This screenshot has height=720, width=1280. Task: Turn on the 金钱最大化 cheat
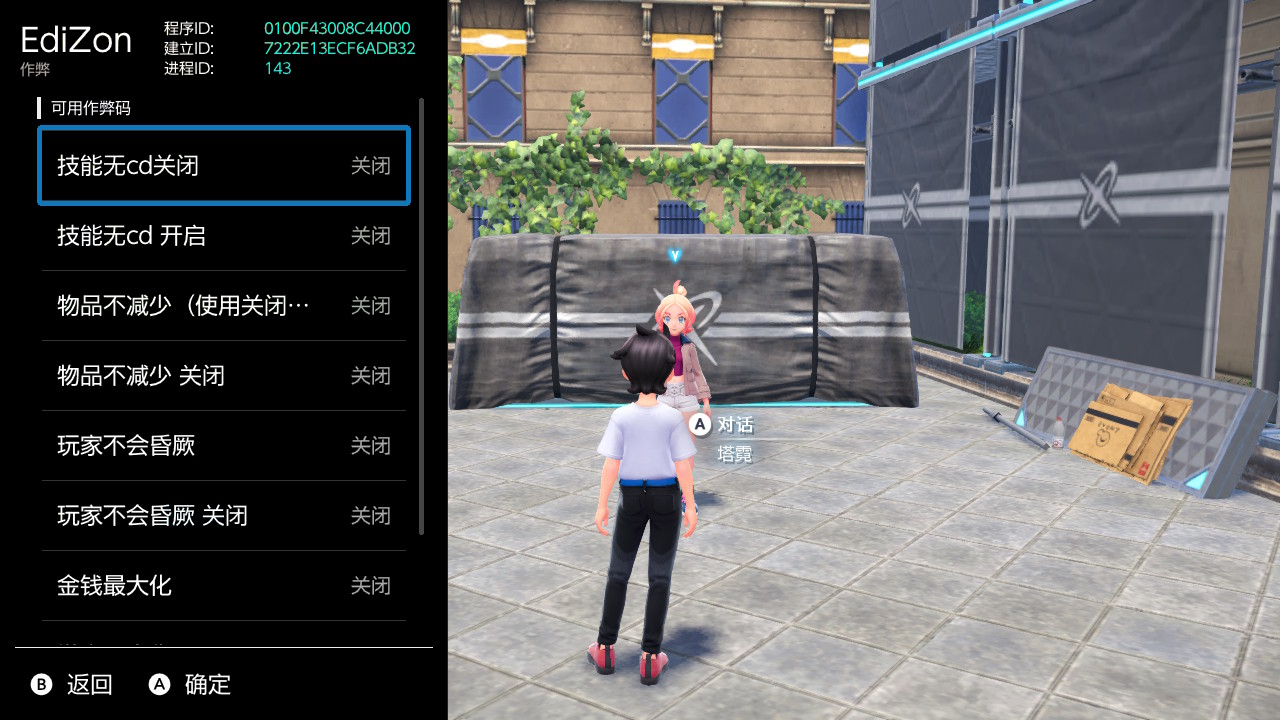point(223,586)
